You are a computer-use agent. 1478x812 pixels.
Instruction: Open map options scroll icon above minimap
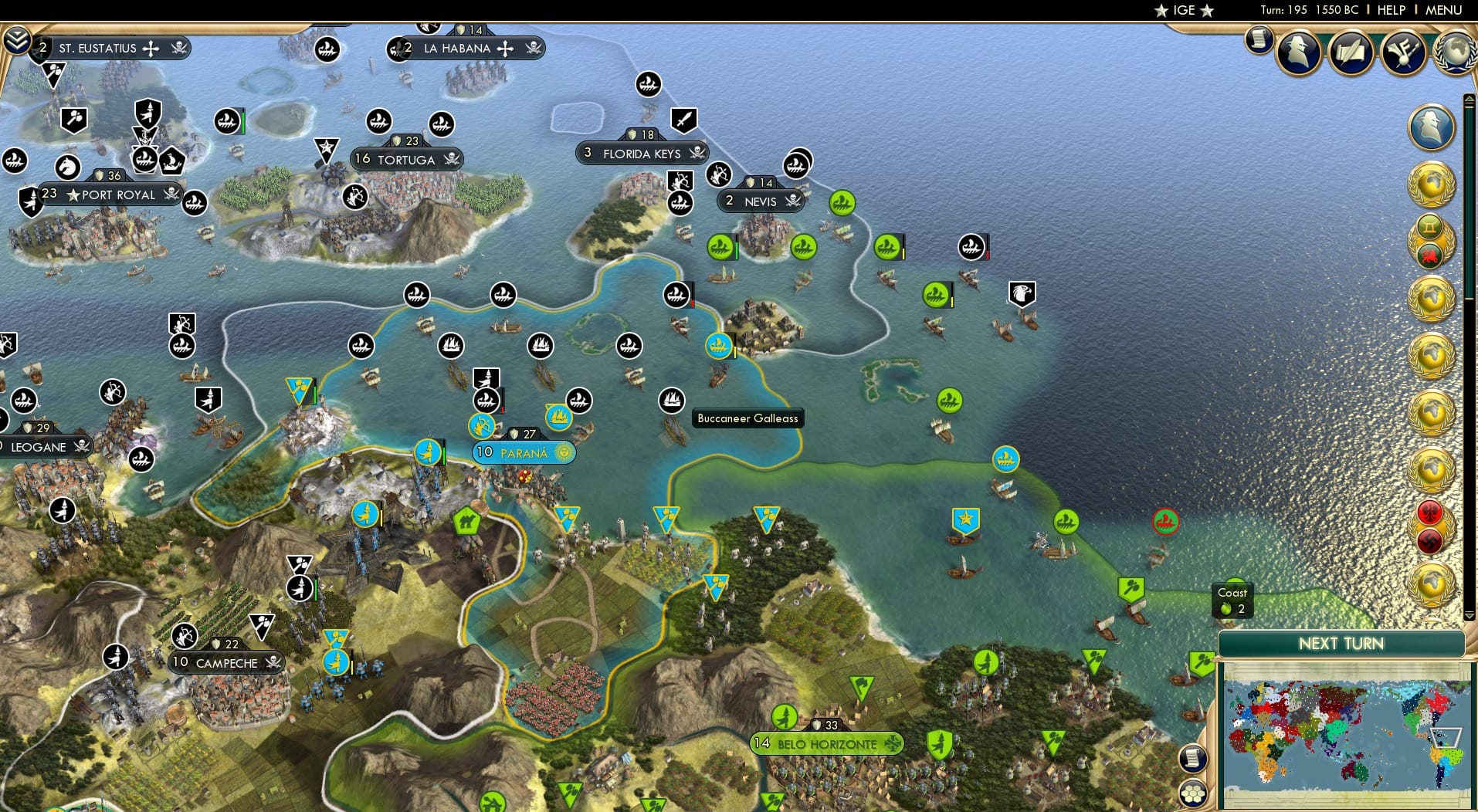click(1193, 759)
